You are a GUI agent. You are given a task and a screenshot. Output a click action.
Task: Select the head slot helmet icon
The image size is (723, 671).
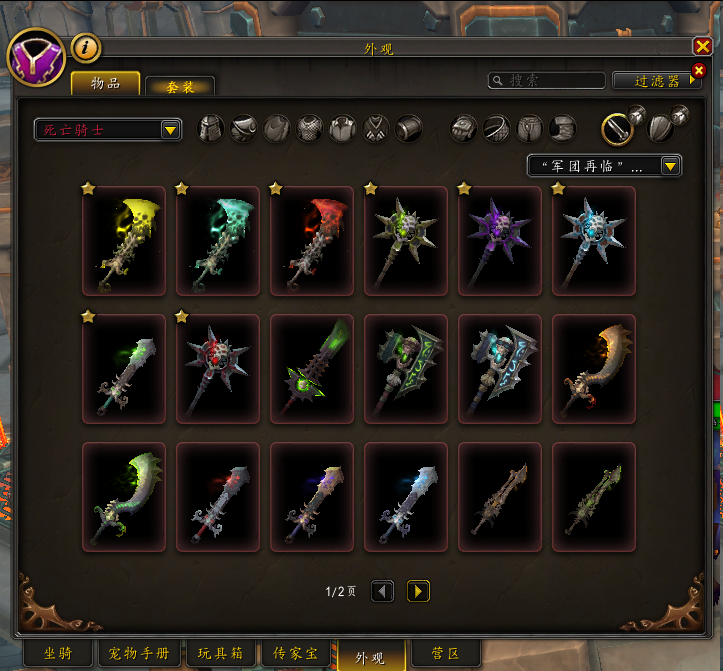[210, 129]
